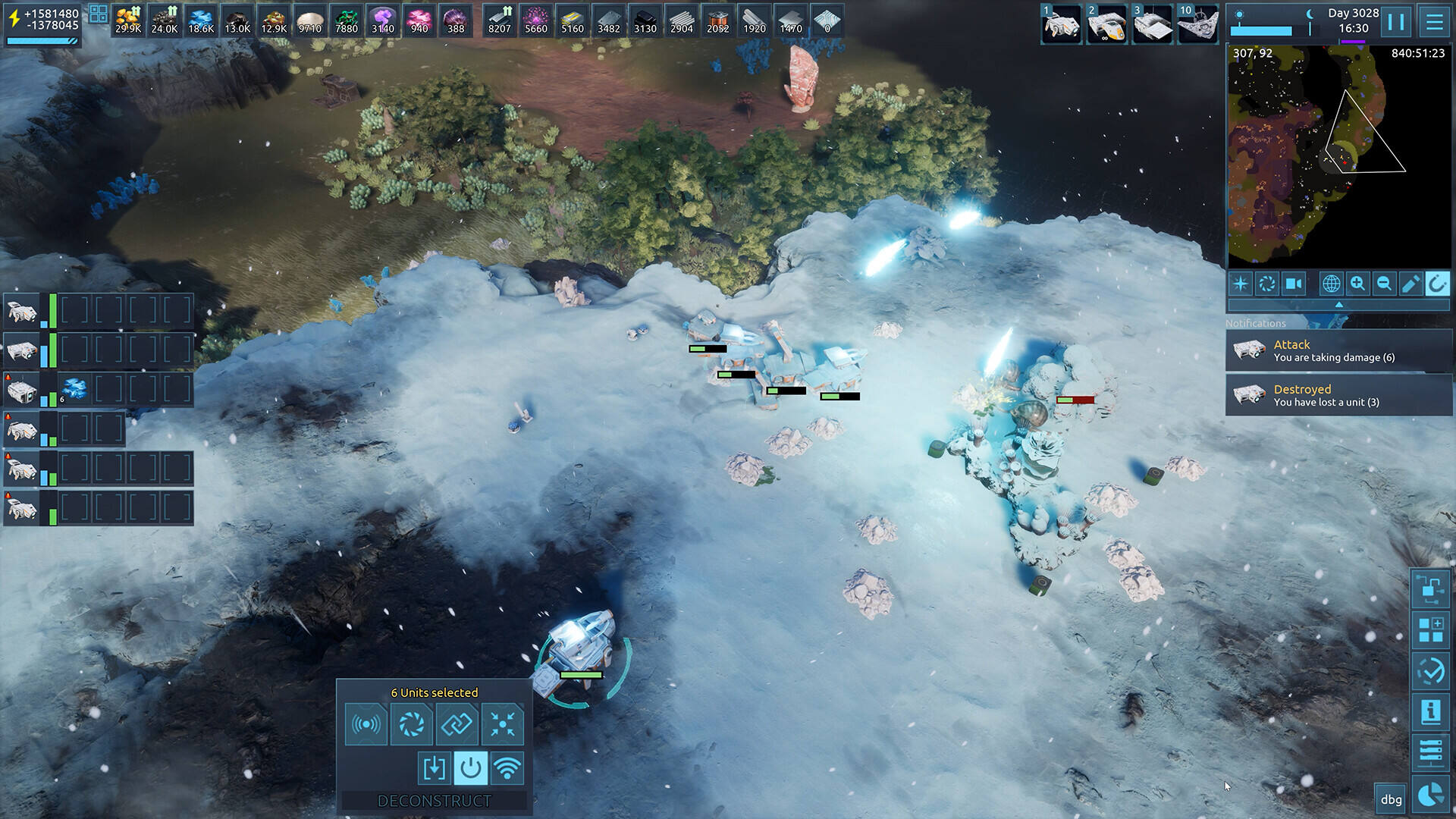Image resolution: width=1456 pixels, height=819 pixels.
Task: Collapse the minimap panel with the arrow
Action: pyautogui.click(x=1338, y=305)
